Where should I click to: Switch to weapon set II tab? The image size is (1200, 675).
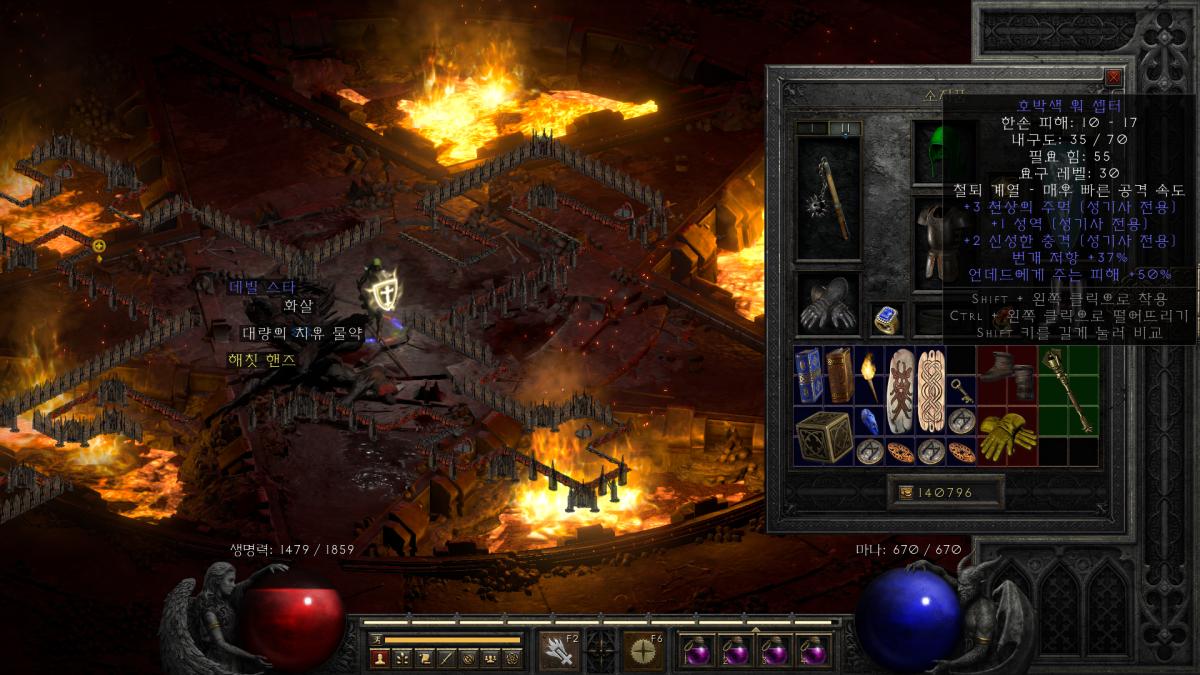coord(844,128)
